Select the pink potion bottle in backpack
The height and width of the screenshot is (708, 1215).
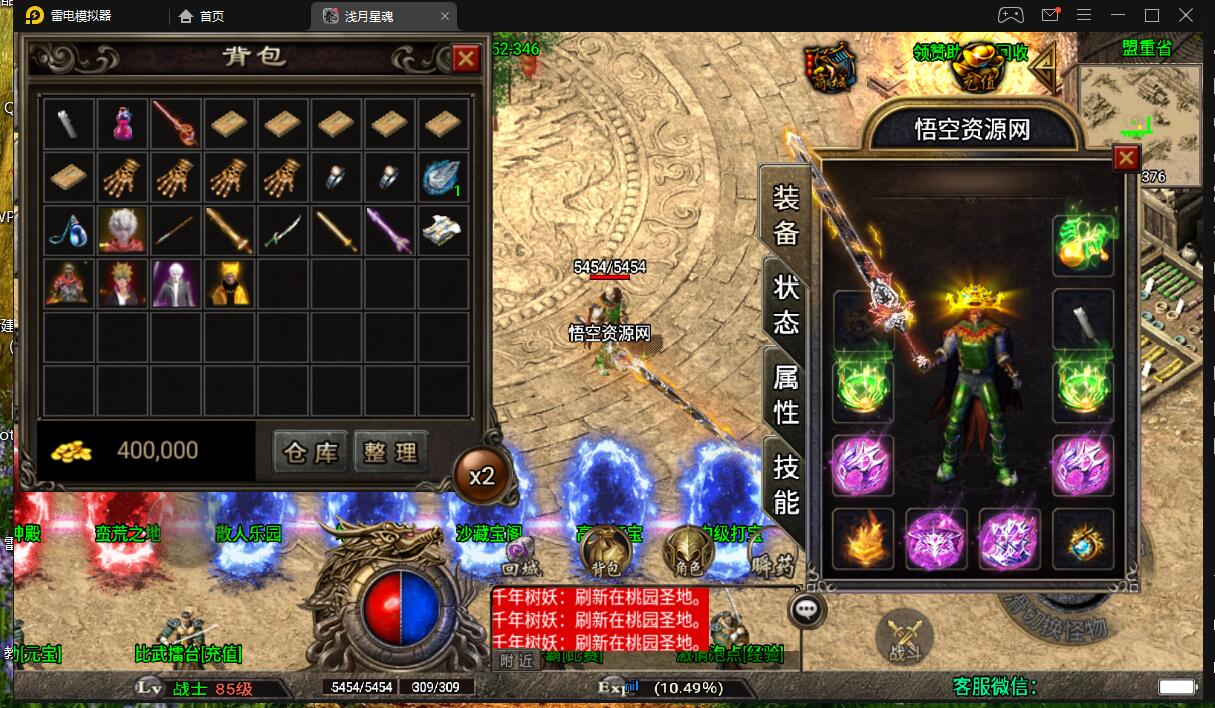[124, 124]
